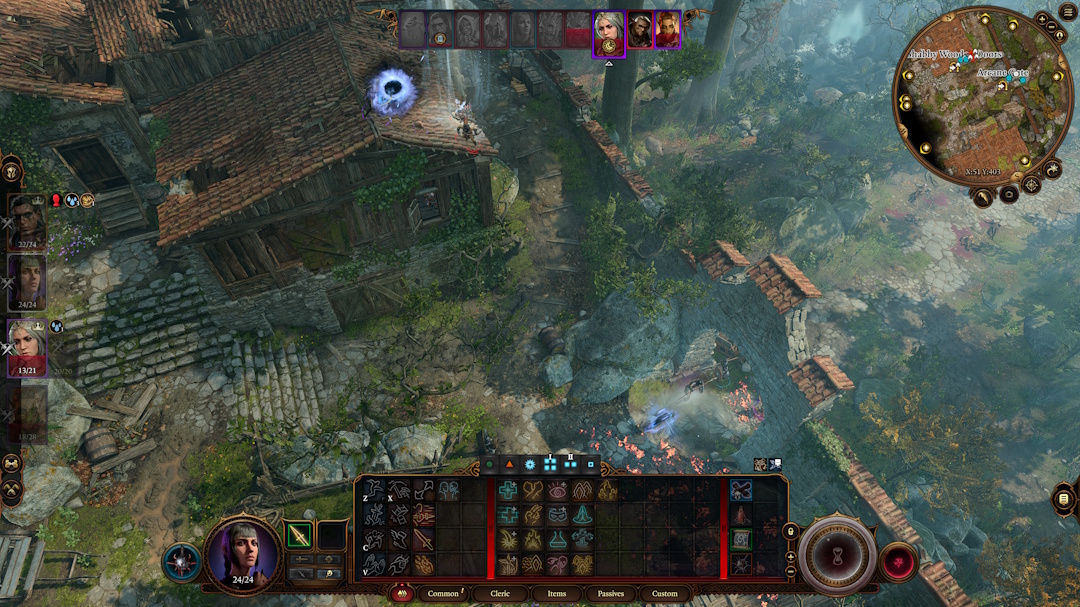Select the bearded party member with 22/24 HP
1080x607 pixels.
[27, 221]
